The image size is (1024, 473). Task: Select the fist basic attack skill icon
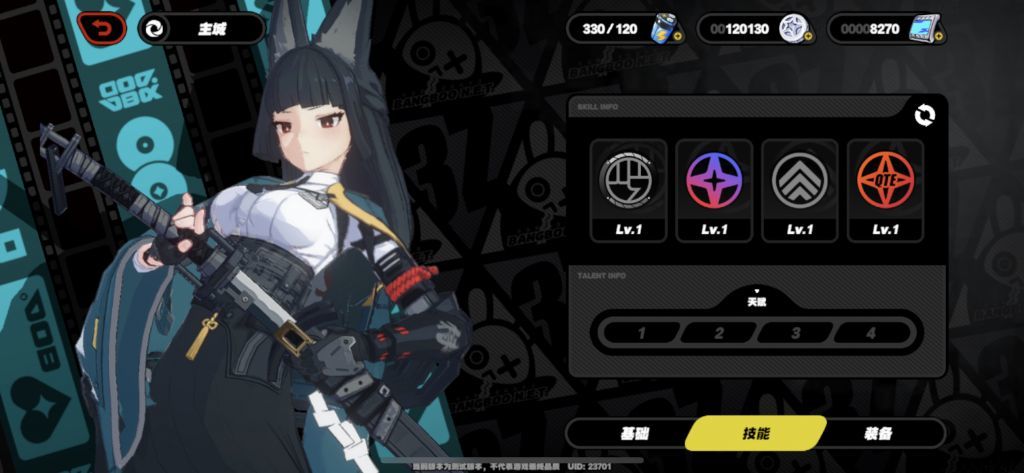pos(627,178)
